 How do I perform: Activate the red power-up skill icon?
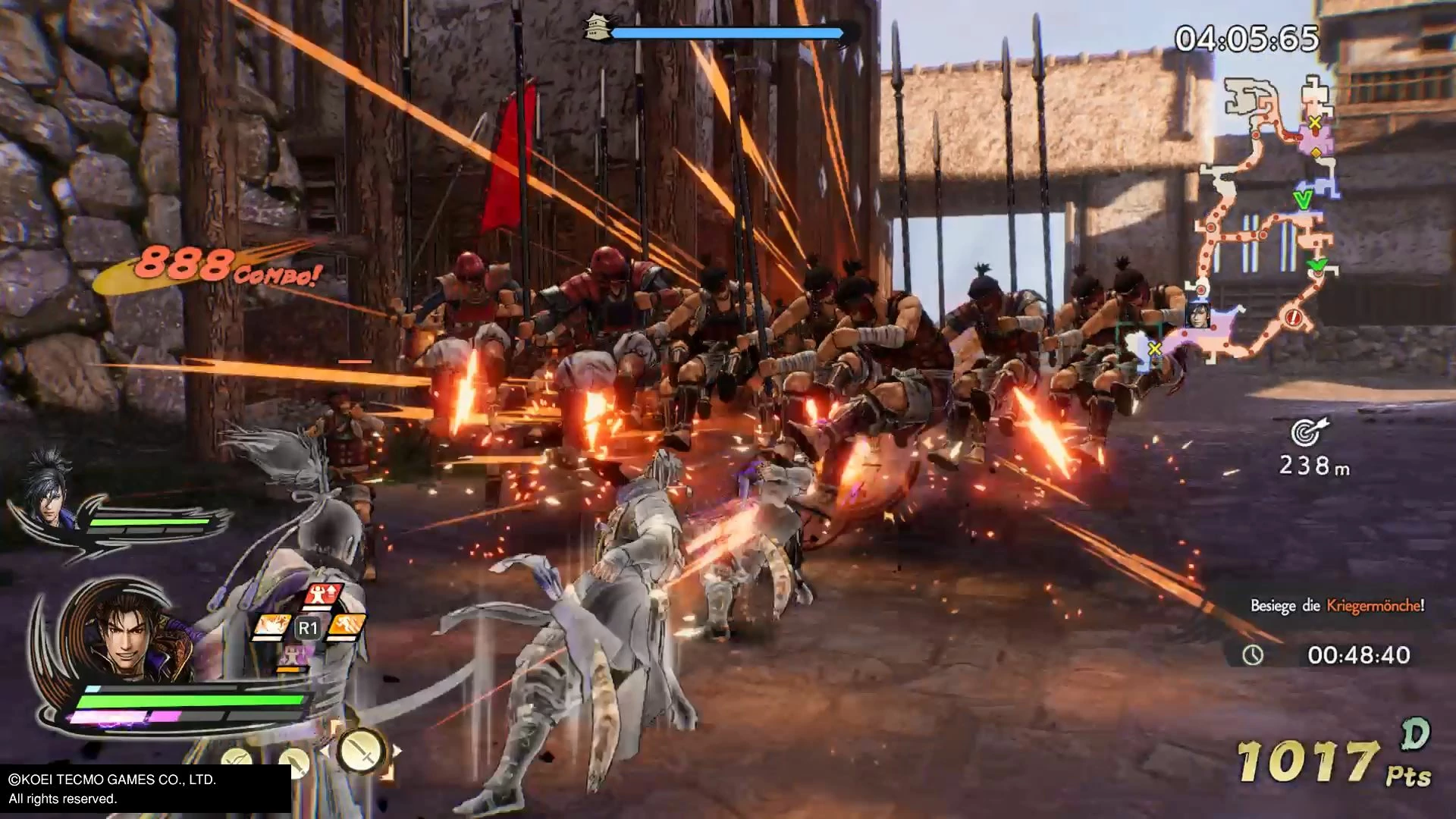click(322, 596)
